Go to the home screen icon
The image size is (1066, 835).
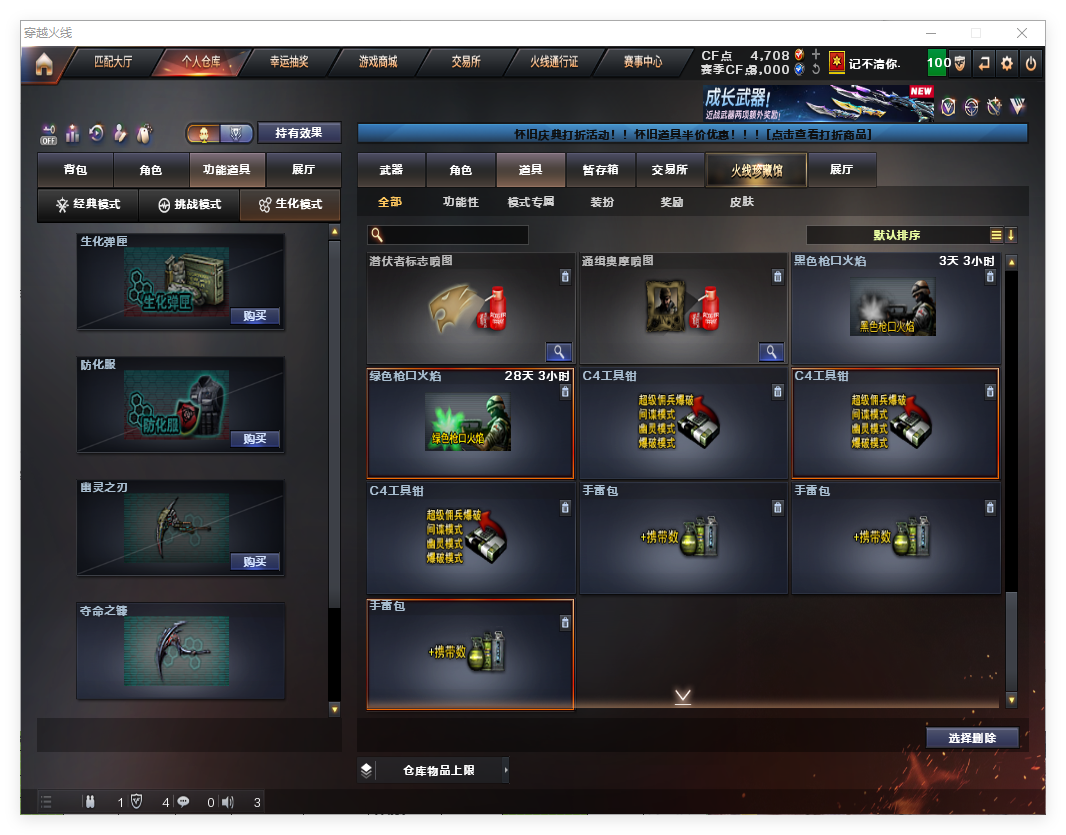click(43, 64)
